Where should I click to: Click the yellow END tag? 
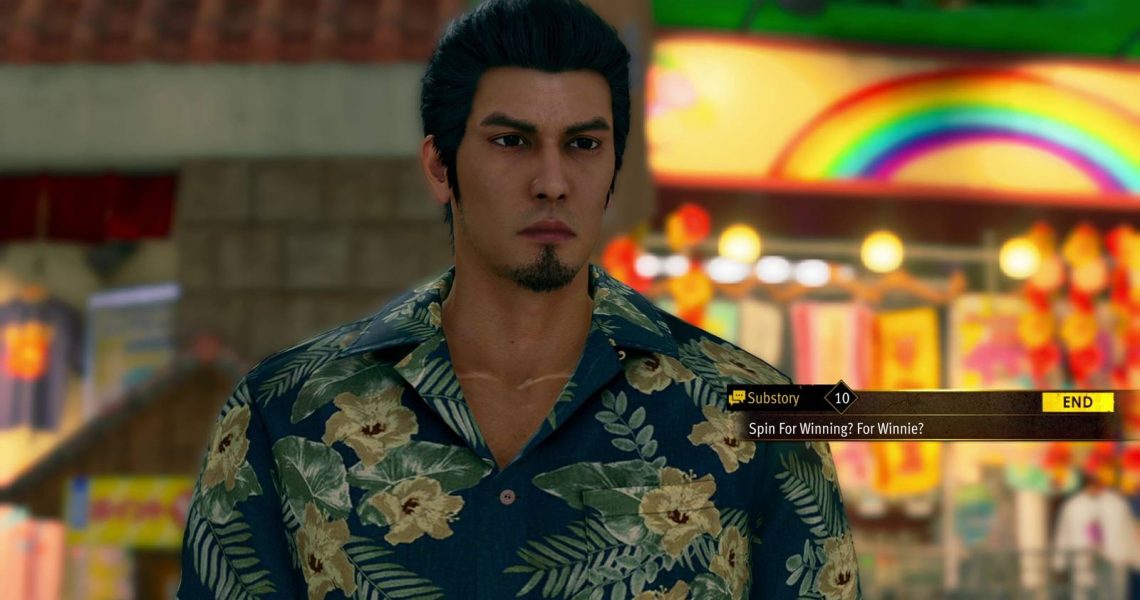point(1077,402)
